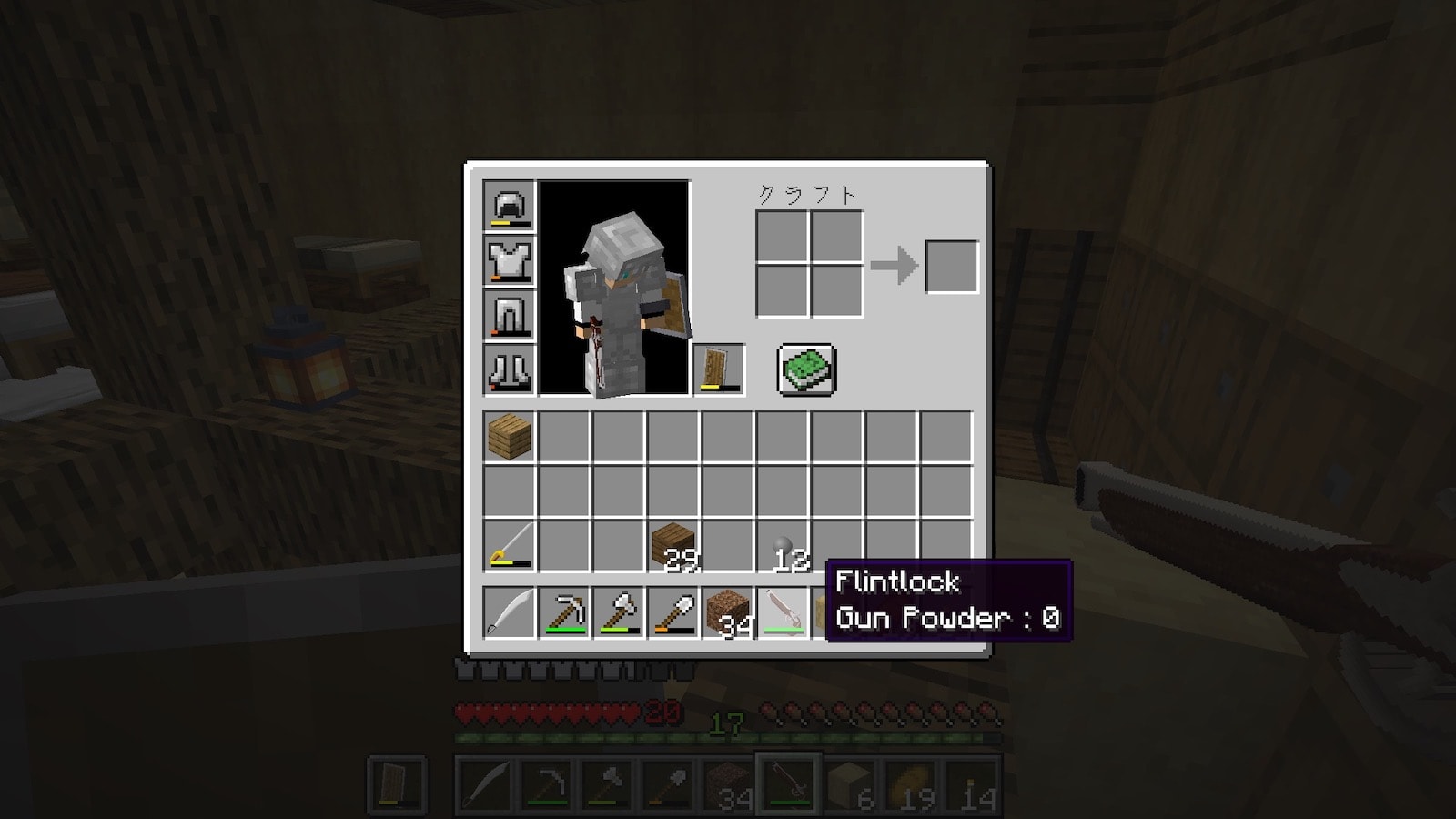Select the shovel hotbar slot
This screenshot has height=819, width=1456.
coord(673,612)
